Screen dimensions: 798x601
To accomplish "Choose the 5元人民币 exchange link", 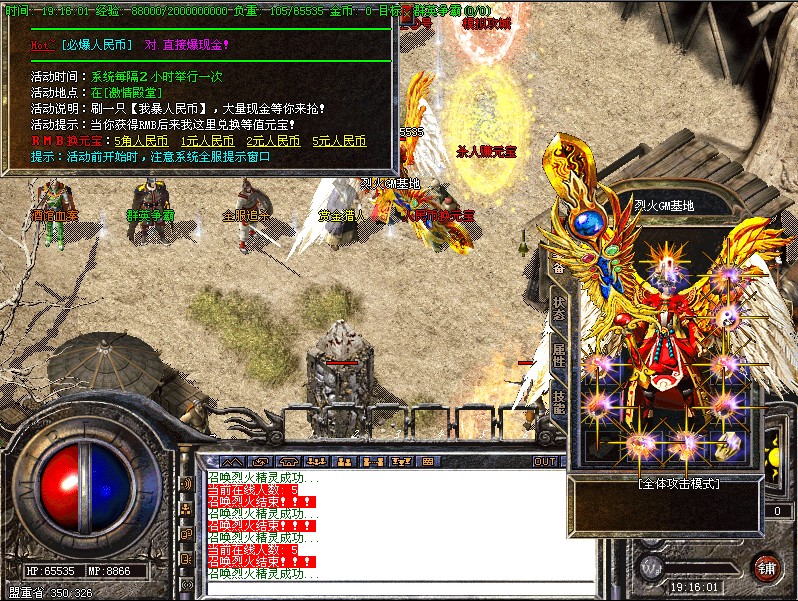I will coord(339,141).
